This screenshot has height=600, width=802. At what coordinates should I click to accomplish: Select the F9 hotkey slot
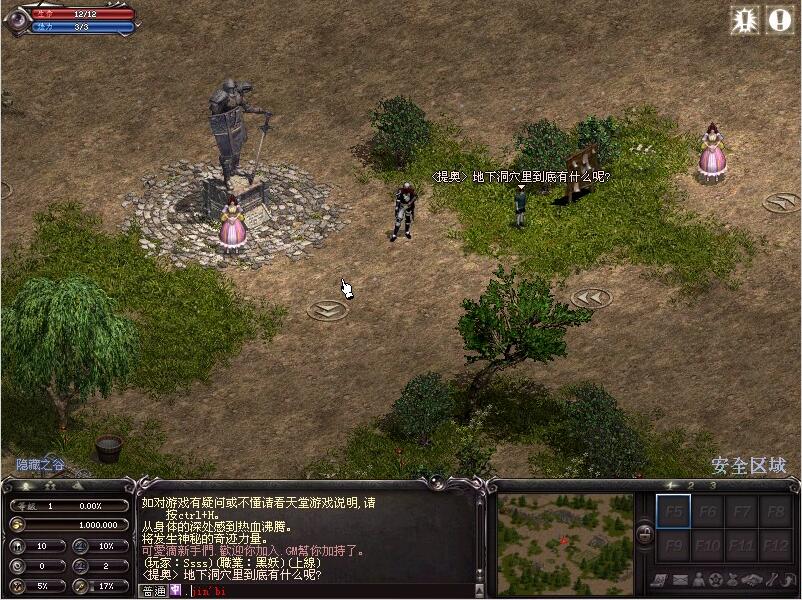pyautogui.click(x=672, y=546)
